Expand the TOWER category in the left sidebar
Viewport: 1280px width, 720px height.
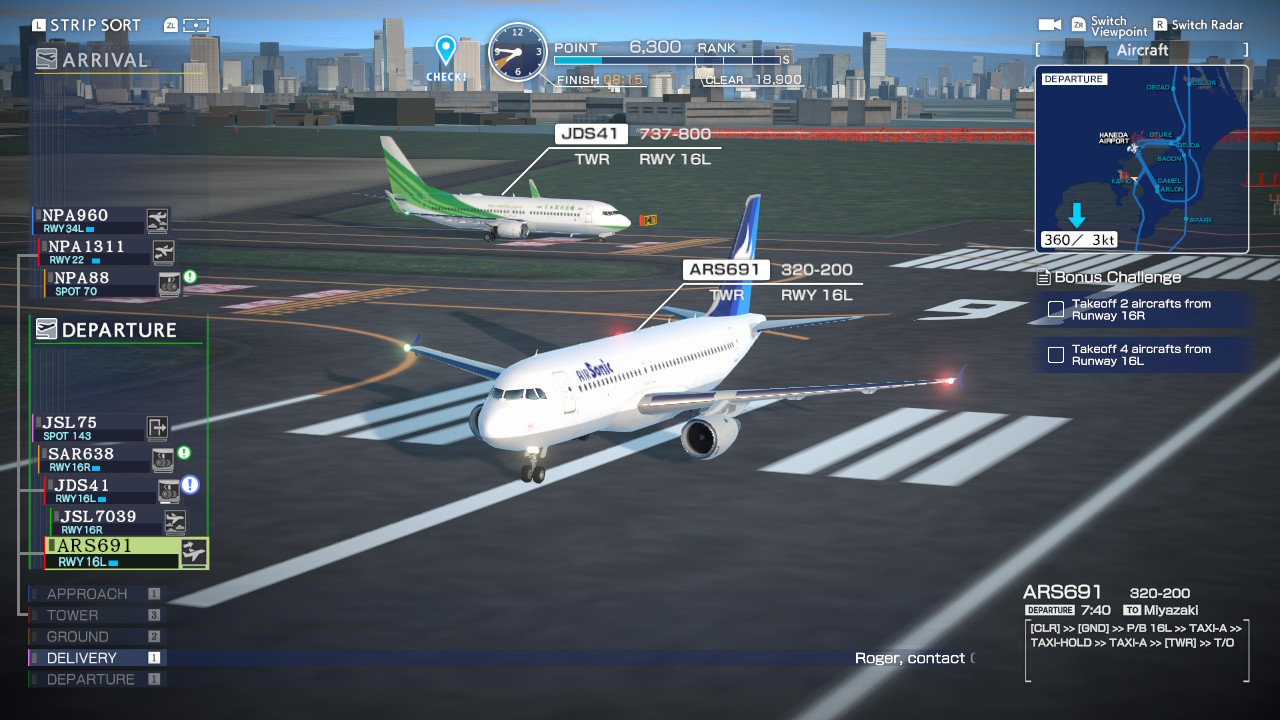point(73,615)
